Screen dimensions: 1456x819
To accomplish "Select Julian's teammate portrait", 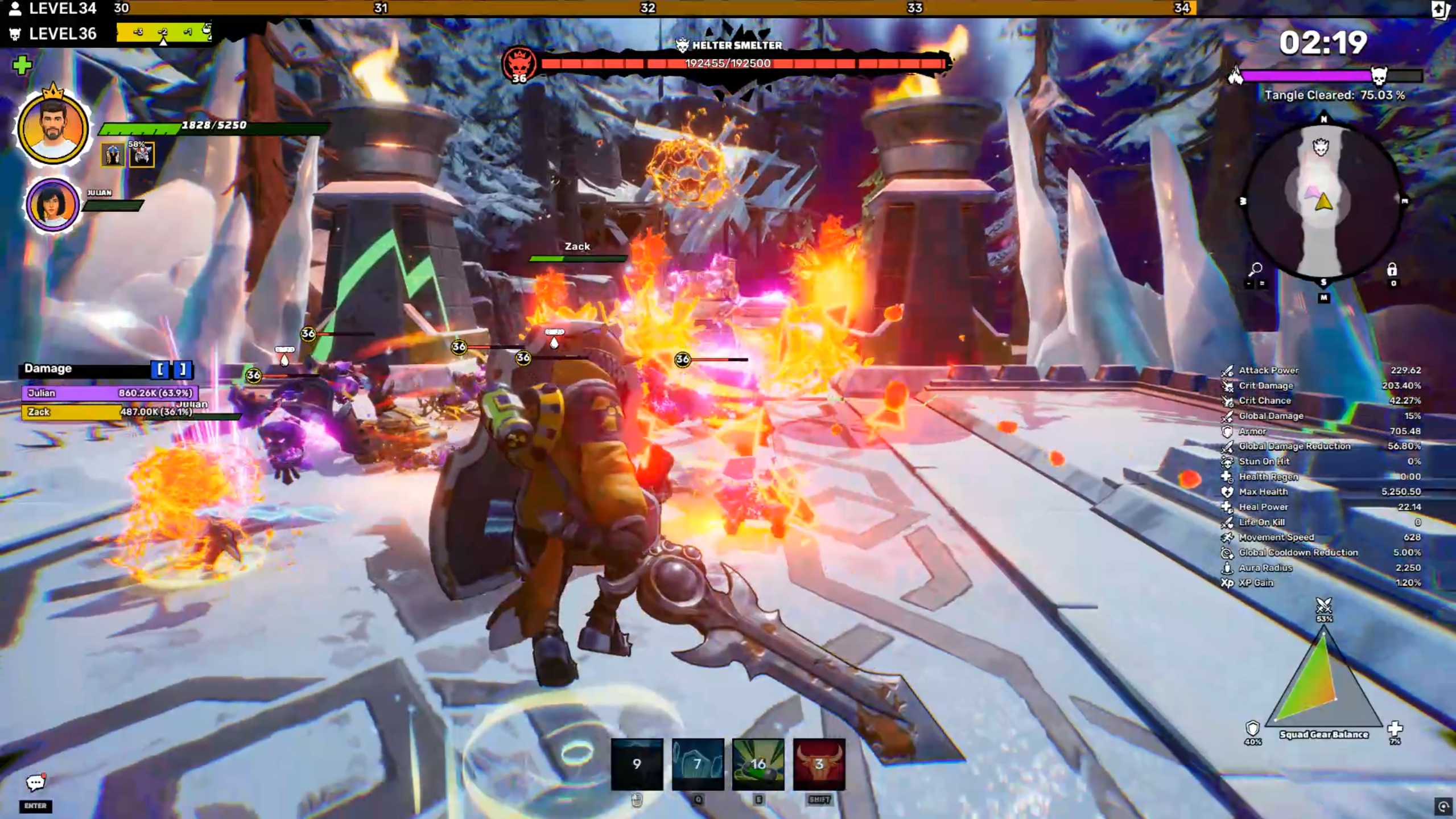I will (x=52, y=205).
